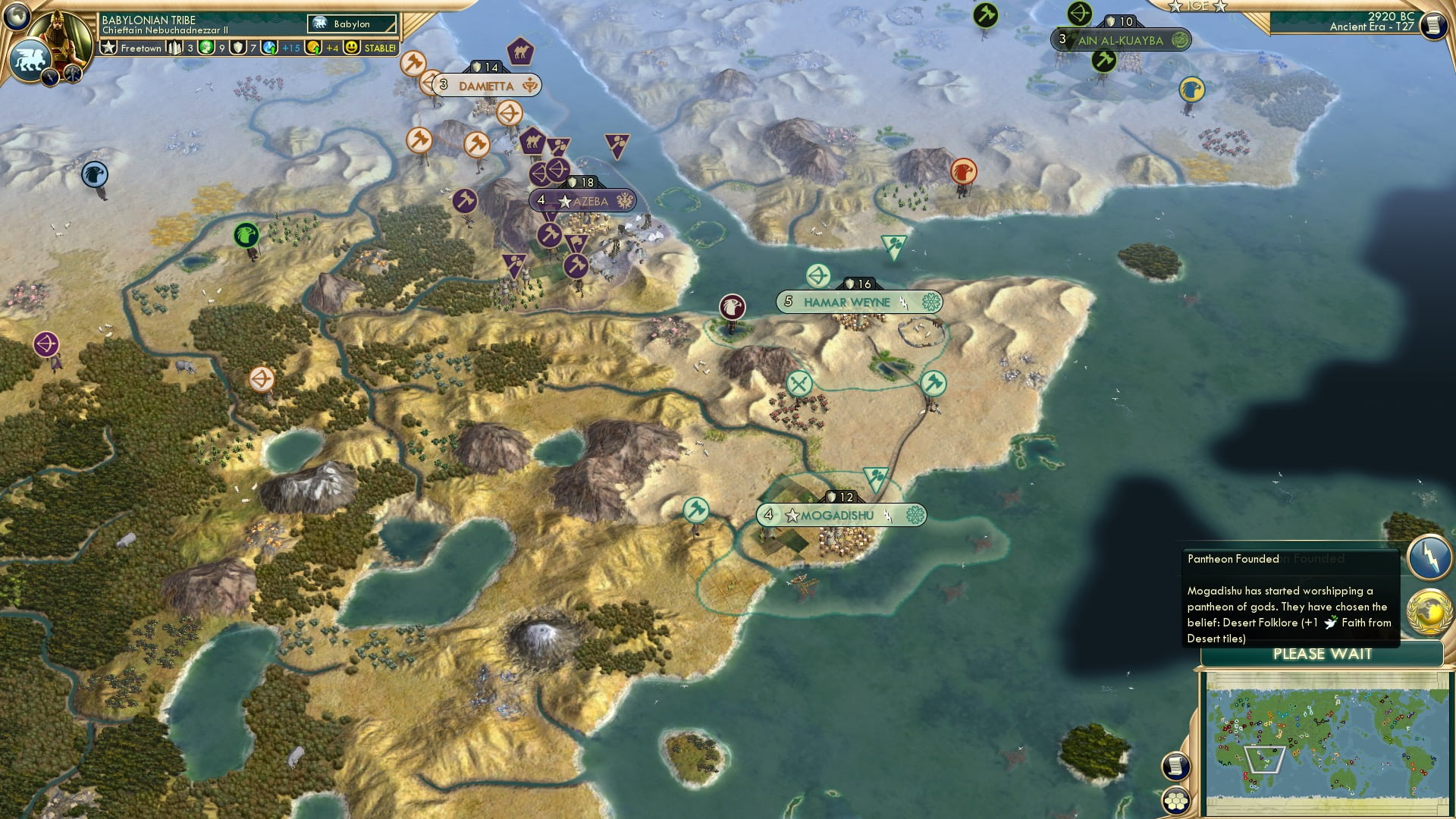The image size is (1456, 819).
Task: Expand the Babylon civilization dropdown banner
Action: [x=350, y=24]
